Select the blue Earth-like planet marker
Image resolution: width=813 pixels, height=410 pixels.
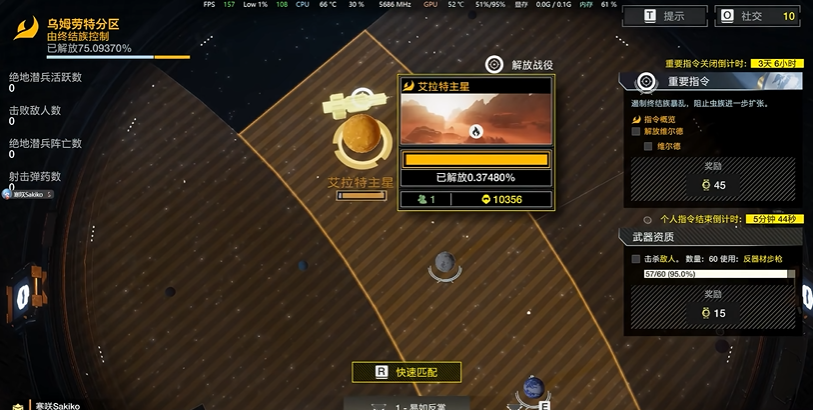533,389
